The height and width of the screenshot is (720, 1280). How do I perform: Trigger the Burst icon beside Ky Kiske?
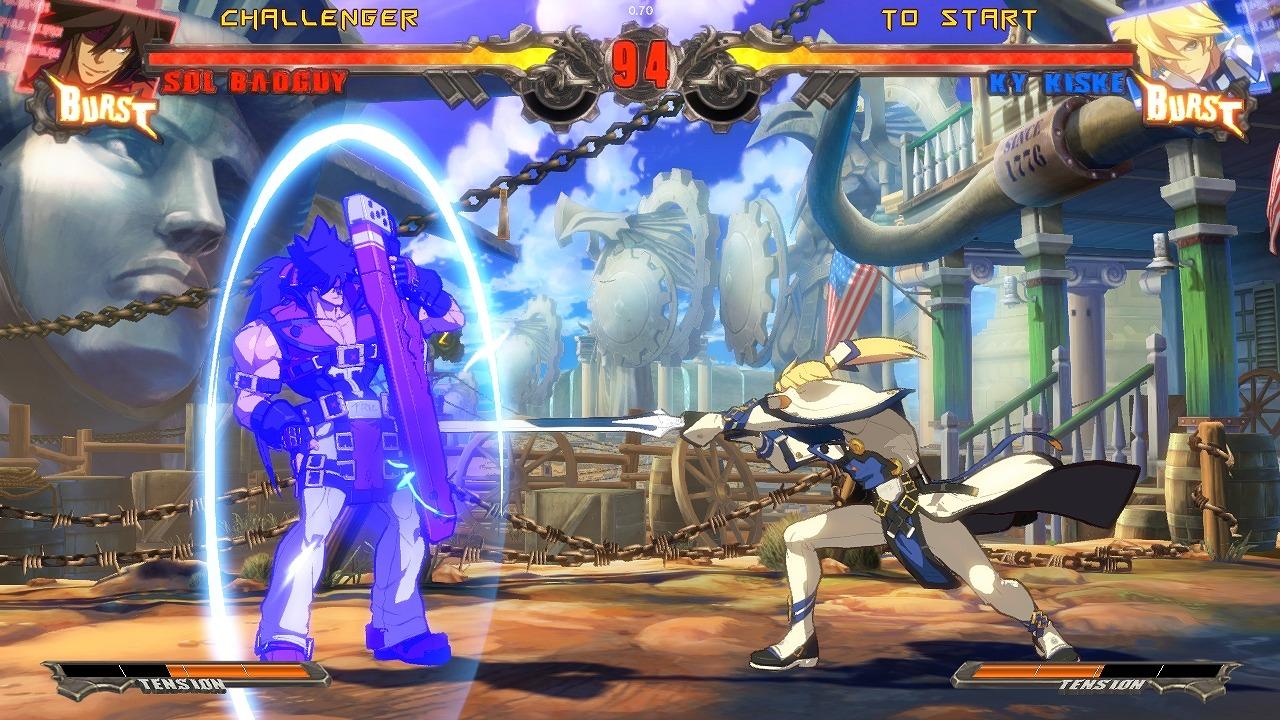[x=1193, y=106]
